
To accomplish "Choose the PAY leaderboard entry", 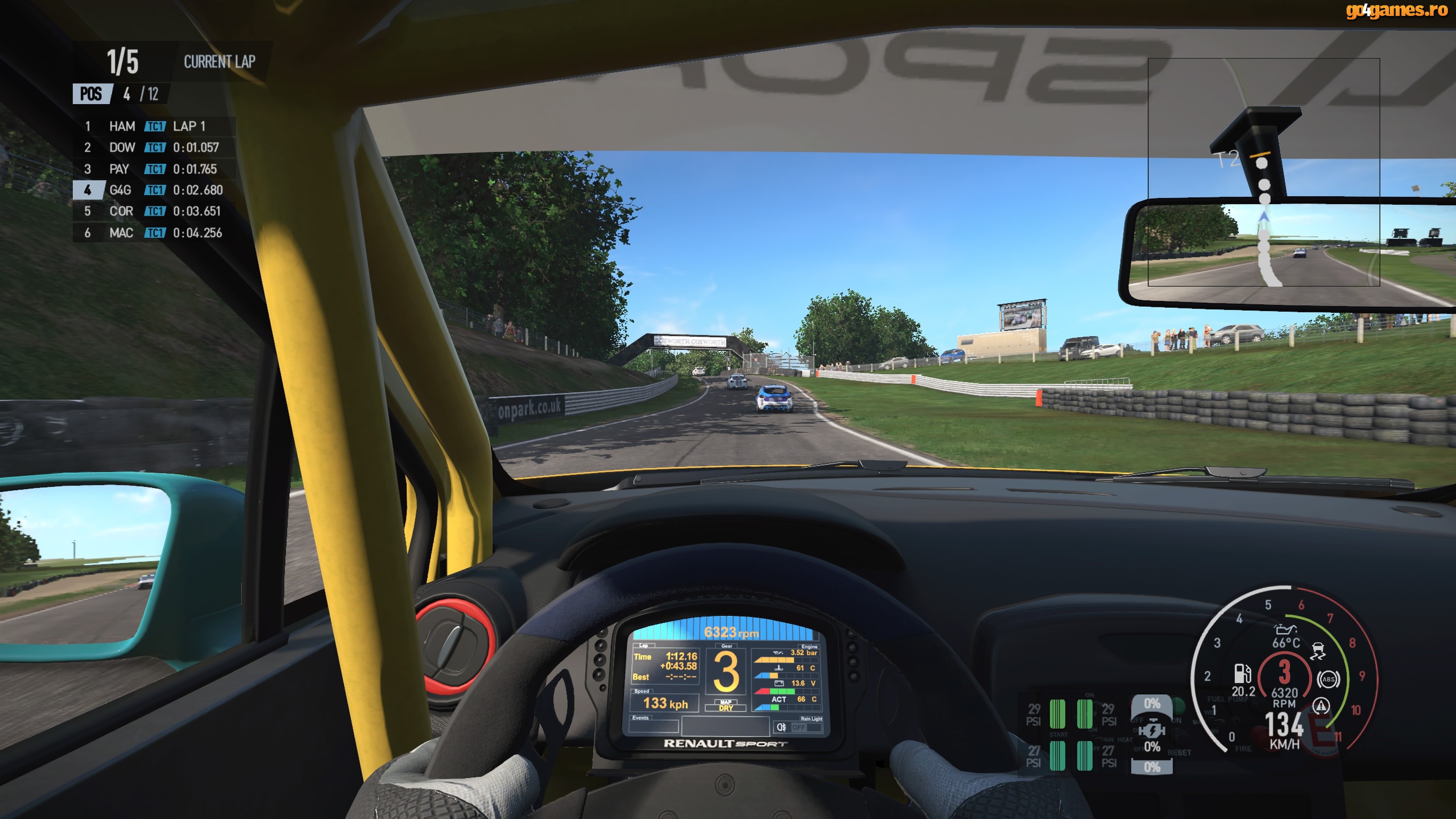I will [152, 169].
